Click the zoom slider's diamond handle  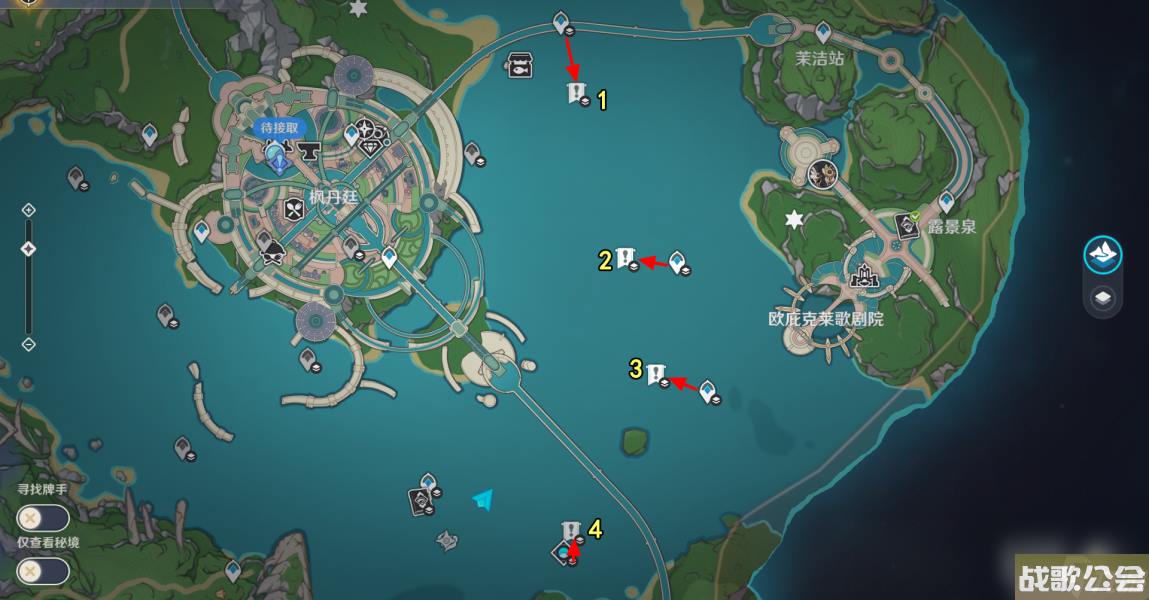click(x=28, y=249)
